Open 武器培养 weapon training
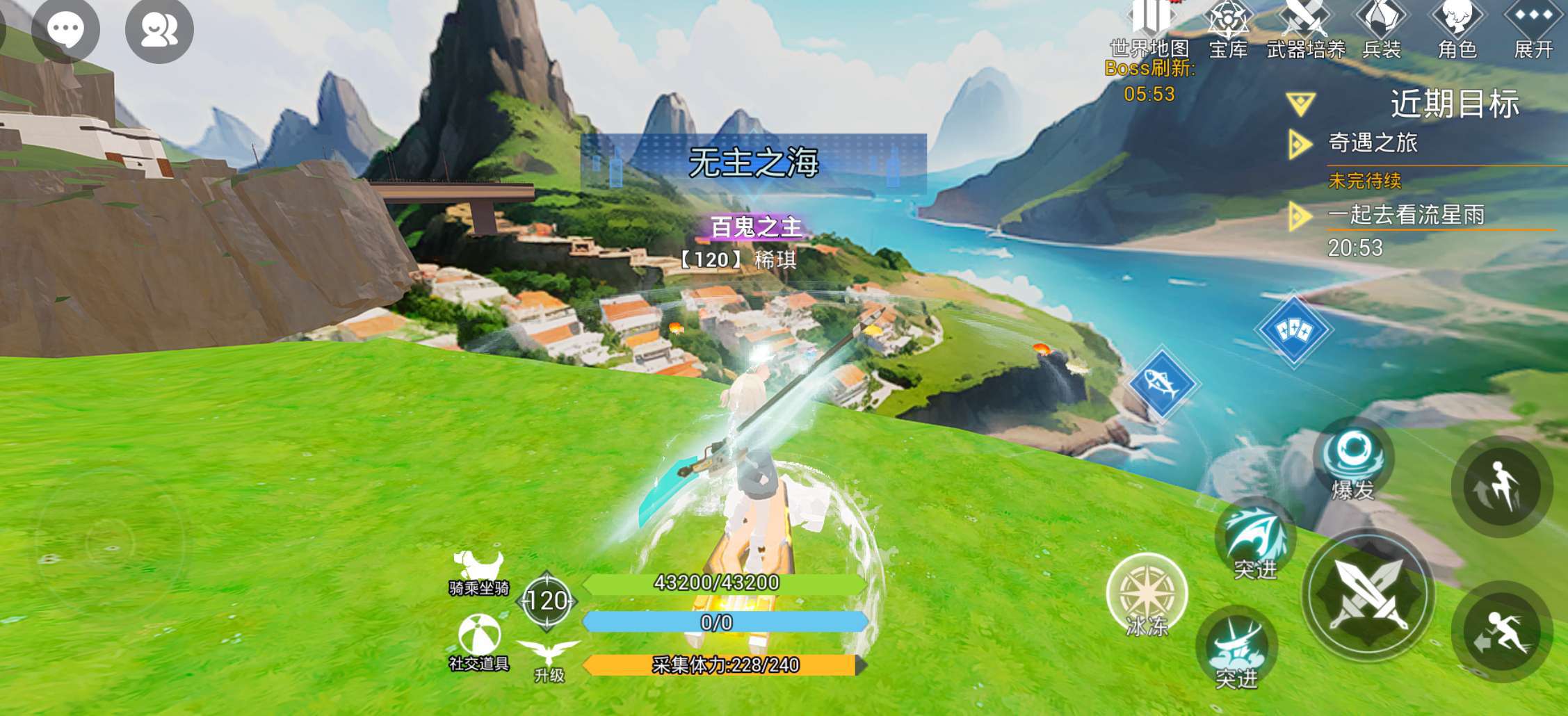Image resolution: width=1568 pixels, height=716 pixels. pyautogui.click(x=1305, y=29)
